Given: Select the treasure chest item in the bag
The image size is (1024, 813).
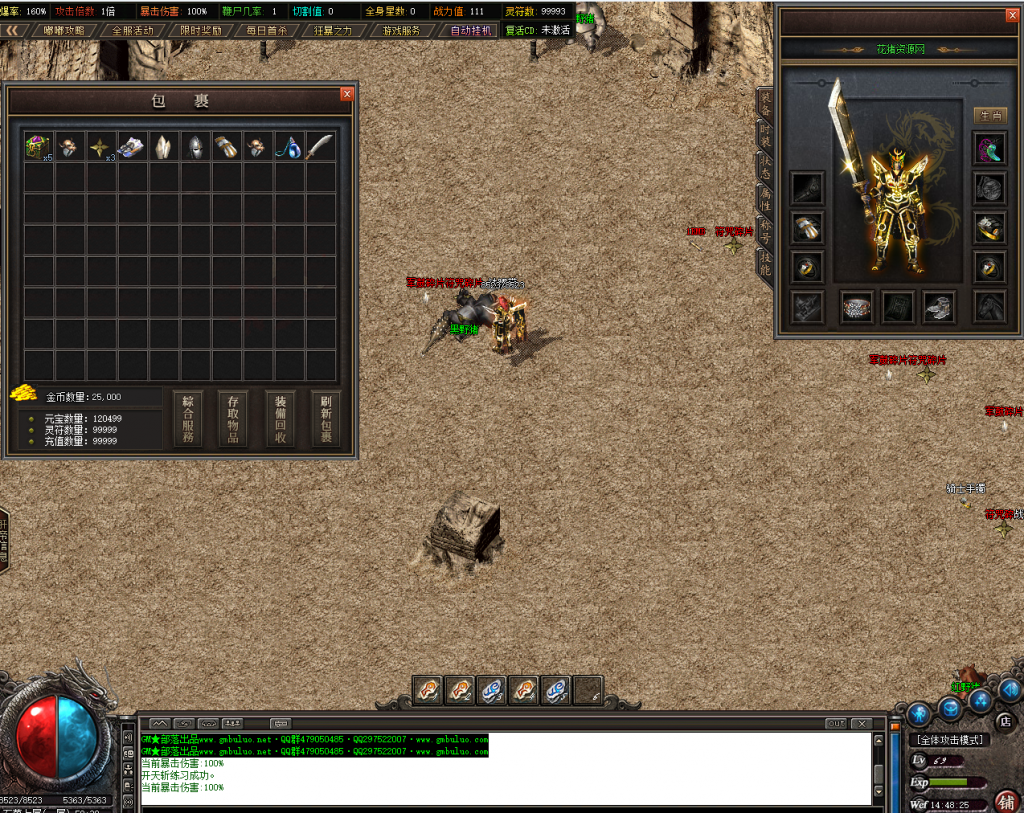Looking at the screenshot, I should tap(38, 147).
